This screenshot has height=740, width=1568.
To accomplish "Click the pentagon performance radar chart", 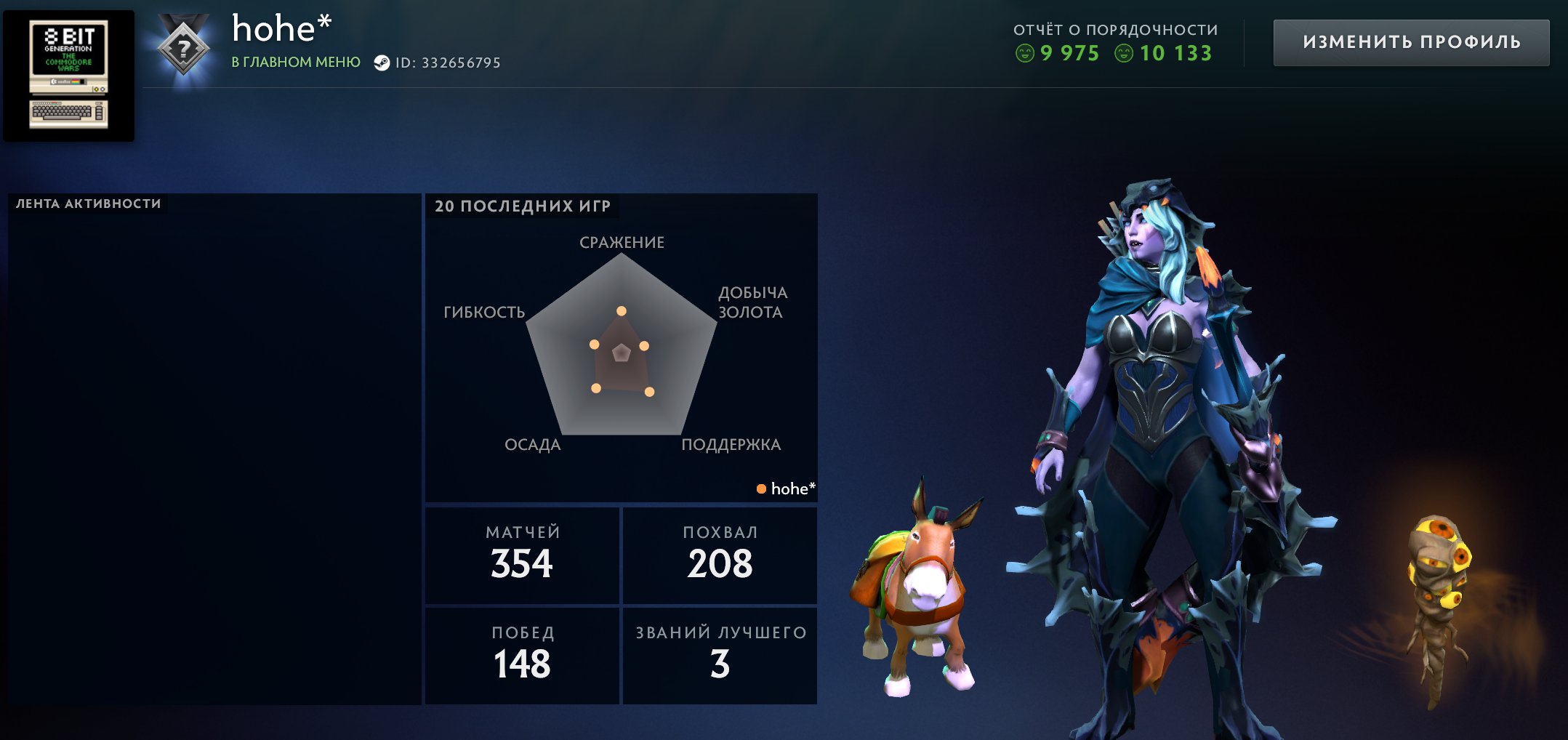I will [622, 347].
